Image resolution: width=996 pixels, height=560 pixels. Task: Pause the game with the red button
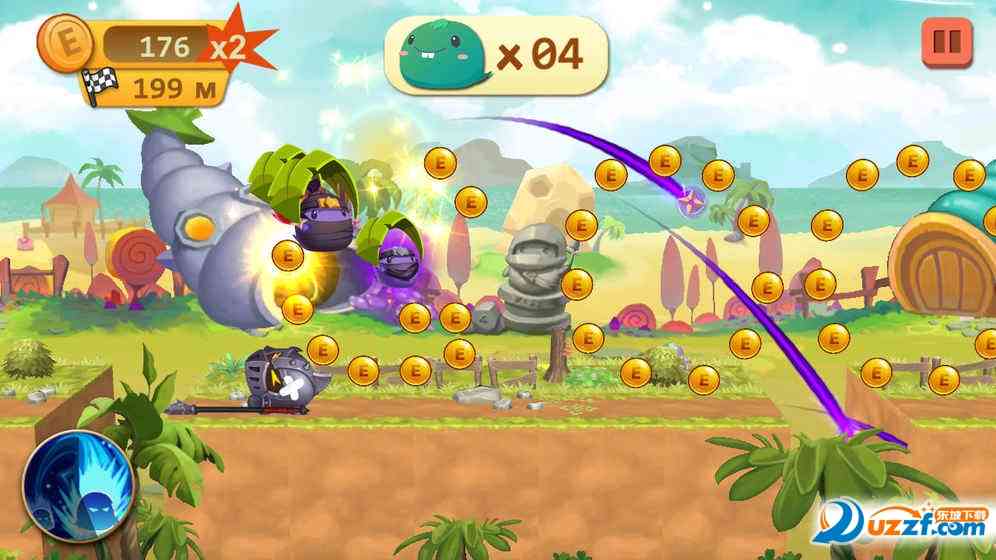click(x=945, y=43)
